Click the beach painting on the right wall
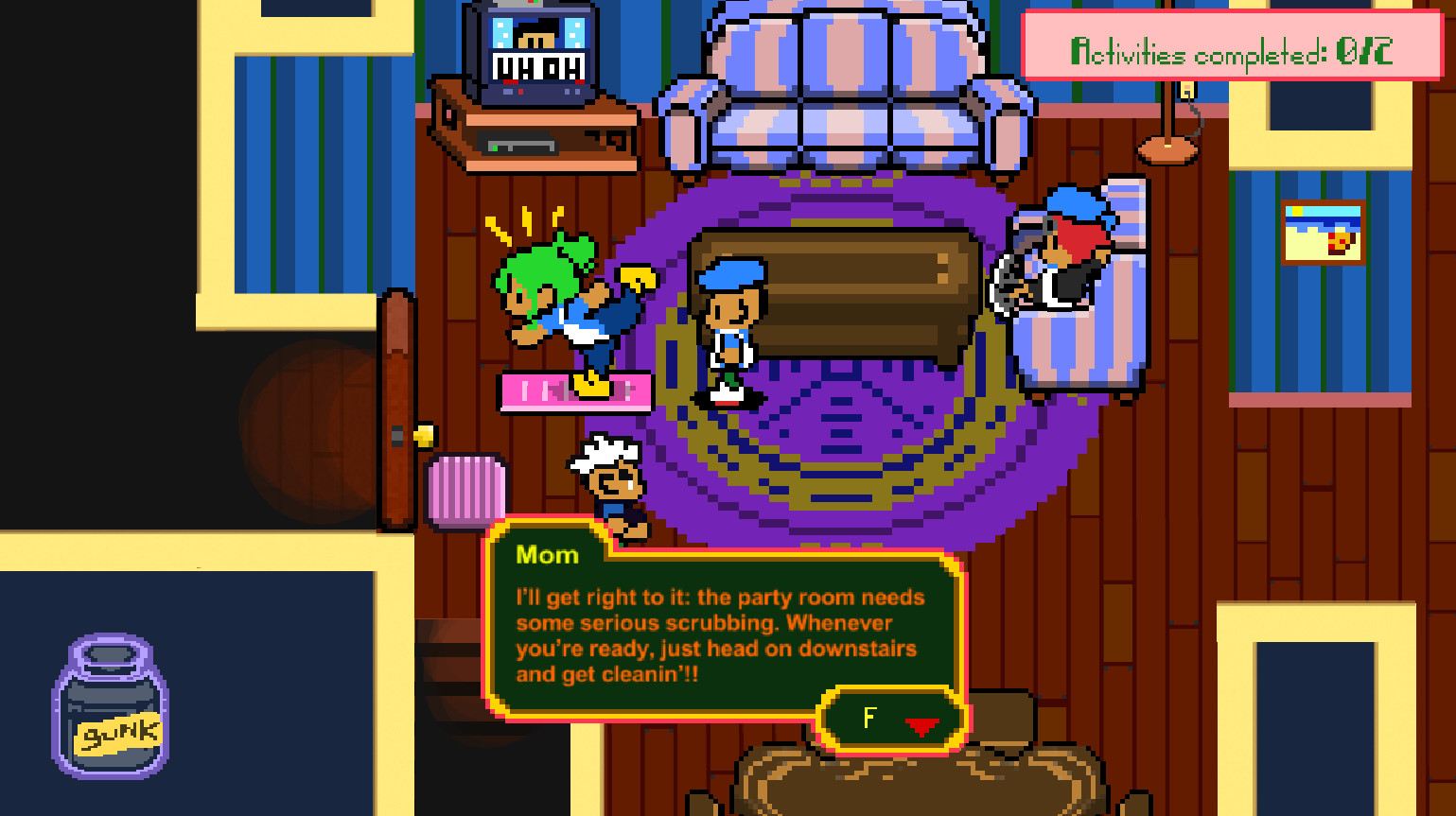Image resolution: width=1456 pixels, height=816 pixels. (x=1324, y=233)
